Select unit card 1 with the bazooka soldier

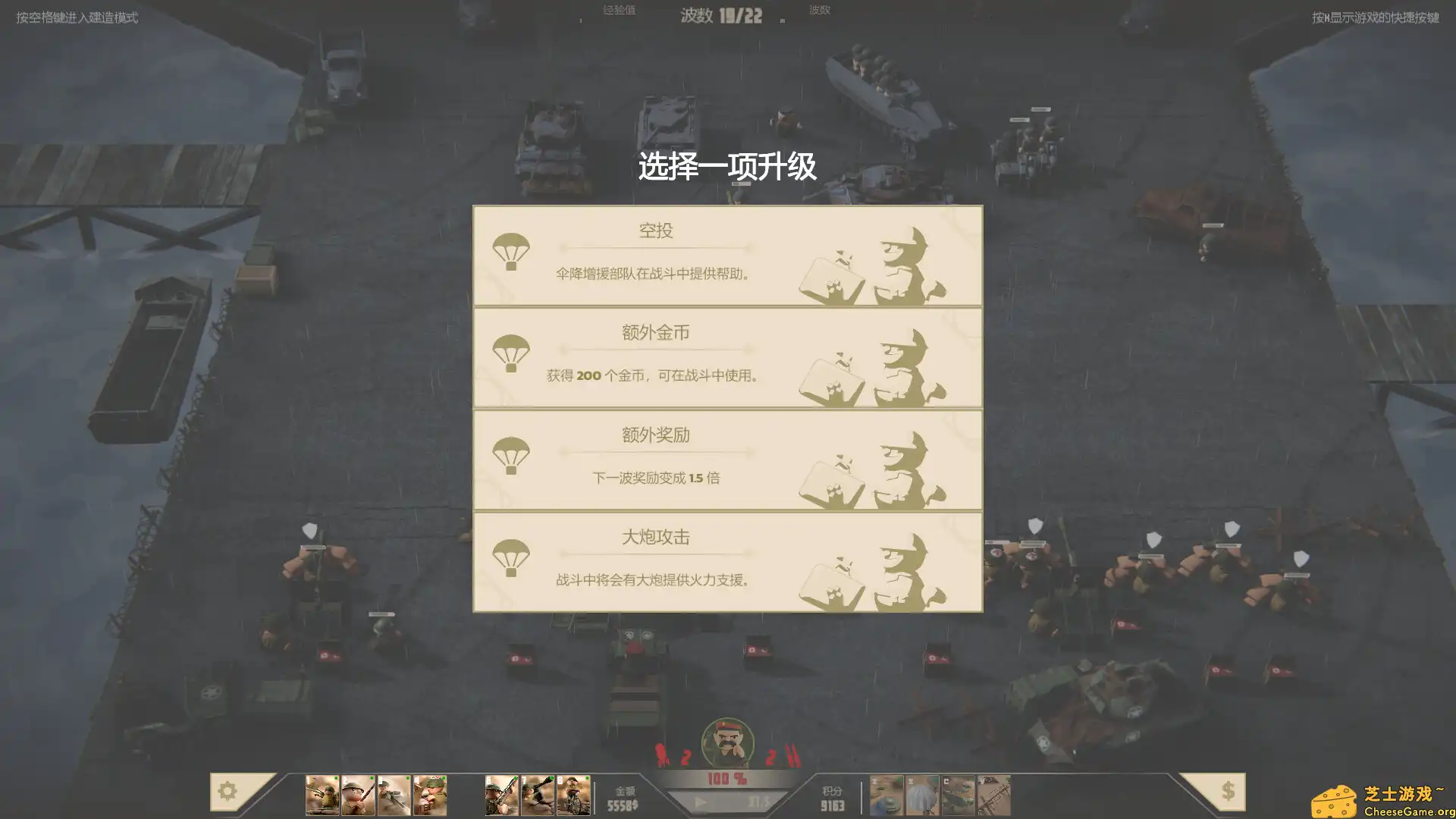coord(321,793)
